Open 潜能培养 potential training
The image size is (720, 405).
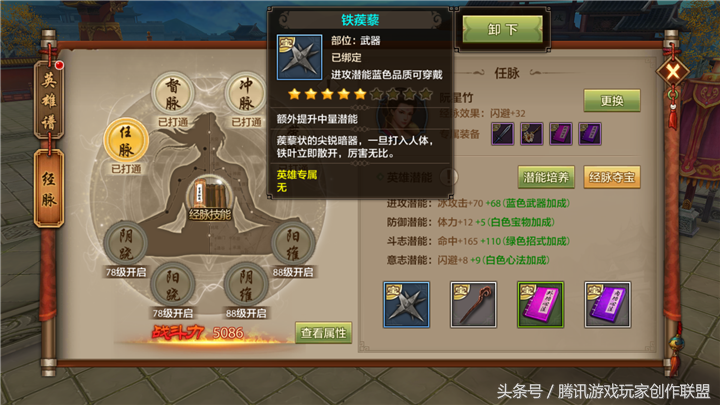(x=546, y=177)
